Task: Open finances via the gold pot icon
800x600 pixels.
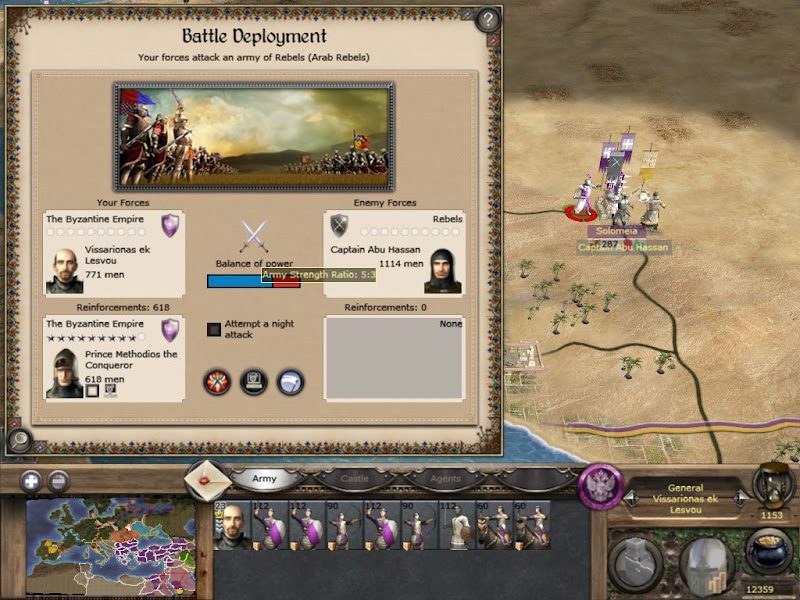Action: tap(768, 553)
